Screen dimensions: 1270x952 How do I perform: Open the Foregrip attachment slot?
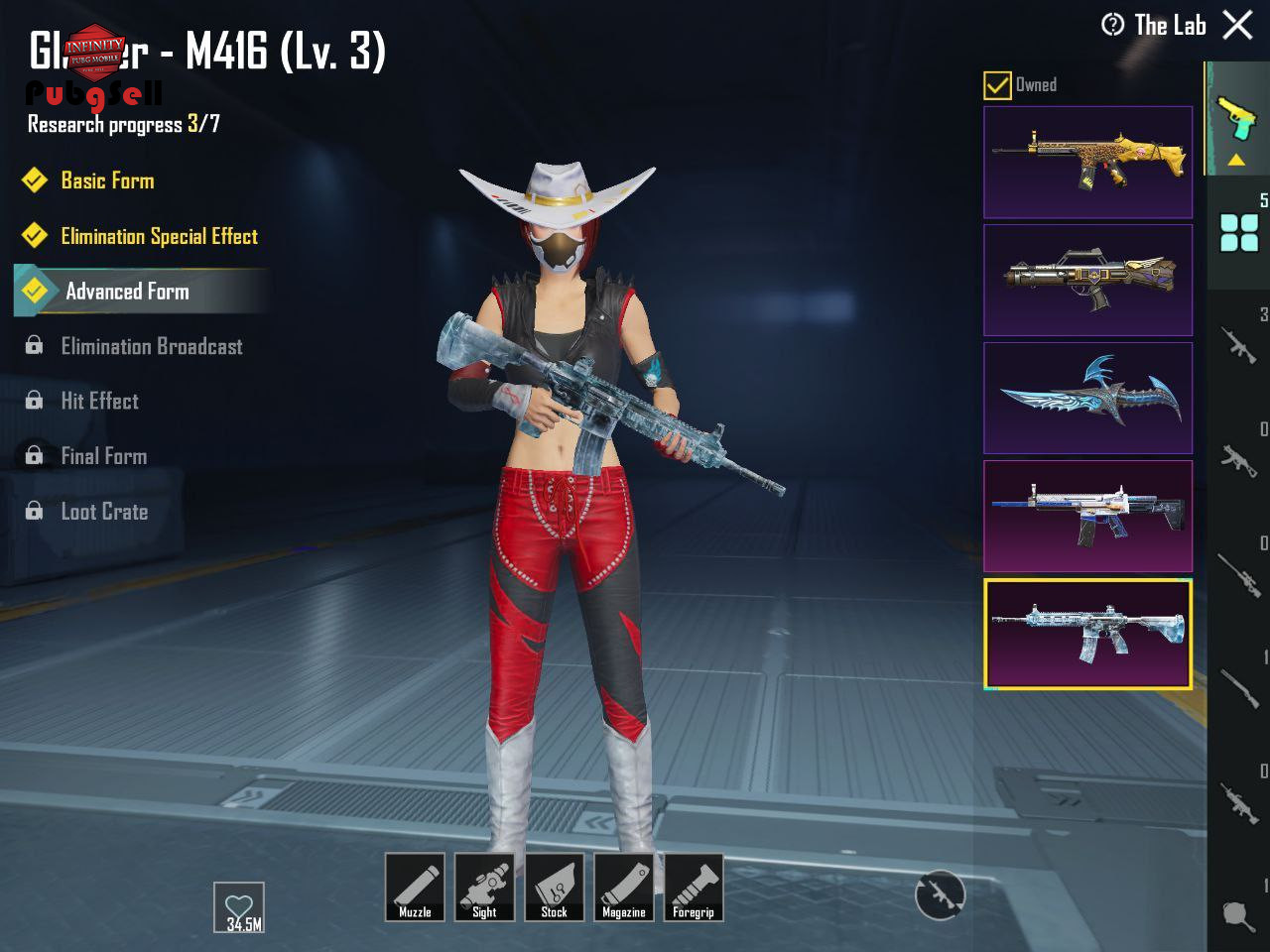coord(693,887)
